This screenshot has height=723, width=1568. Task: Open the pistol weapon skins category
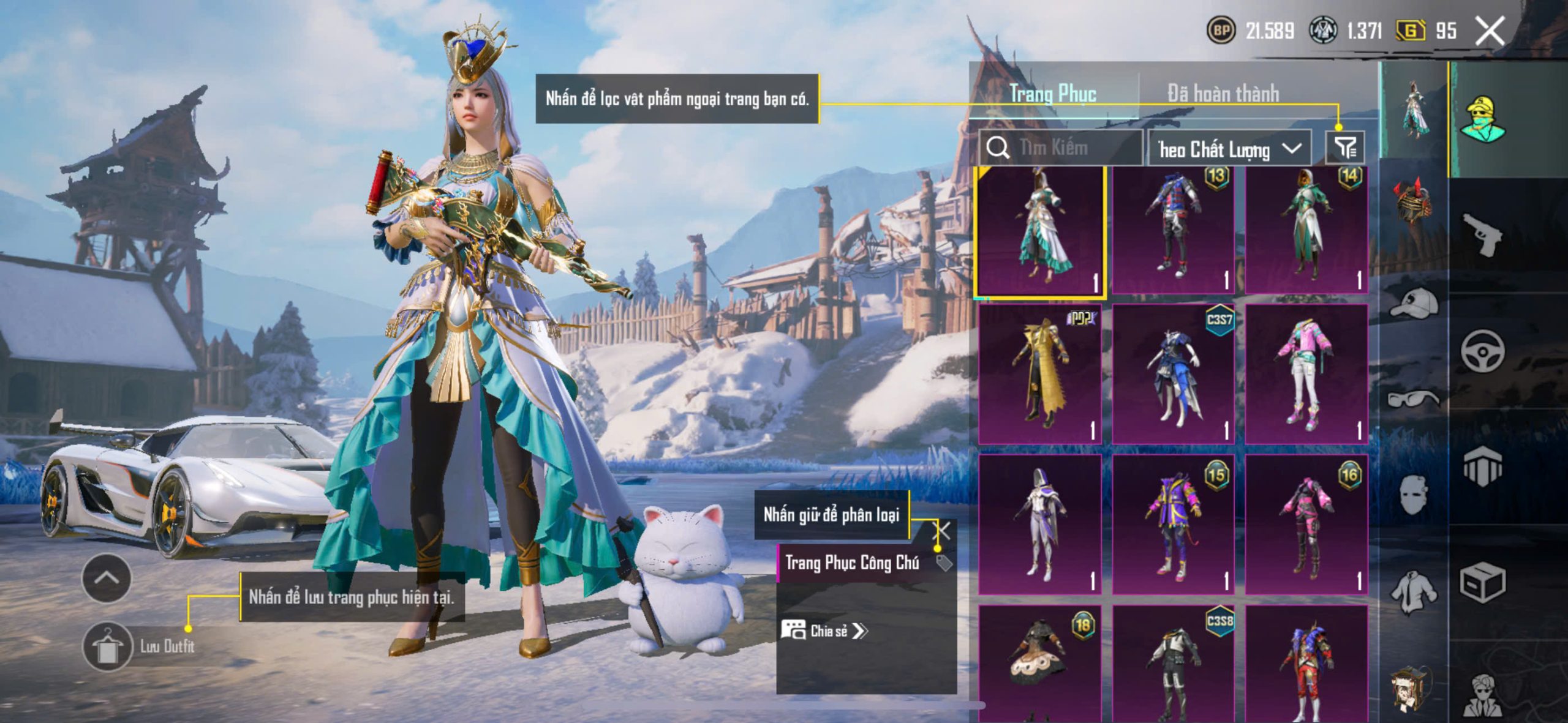(1482, 234)
